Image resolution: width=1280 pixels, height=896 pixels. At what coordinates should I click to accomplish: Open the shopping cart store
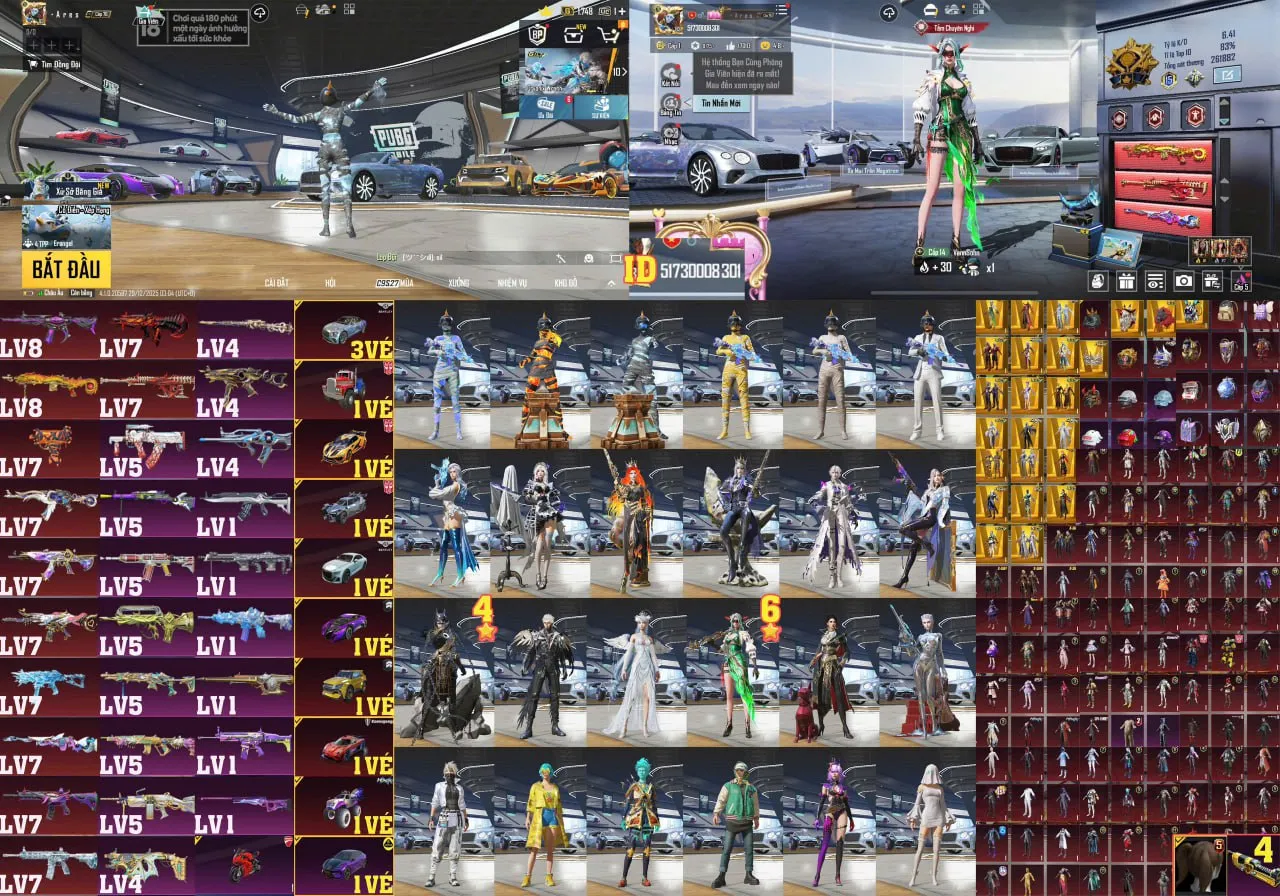608,35
